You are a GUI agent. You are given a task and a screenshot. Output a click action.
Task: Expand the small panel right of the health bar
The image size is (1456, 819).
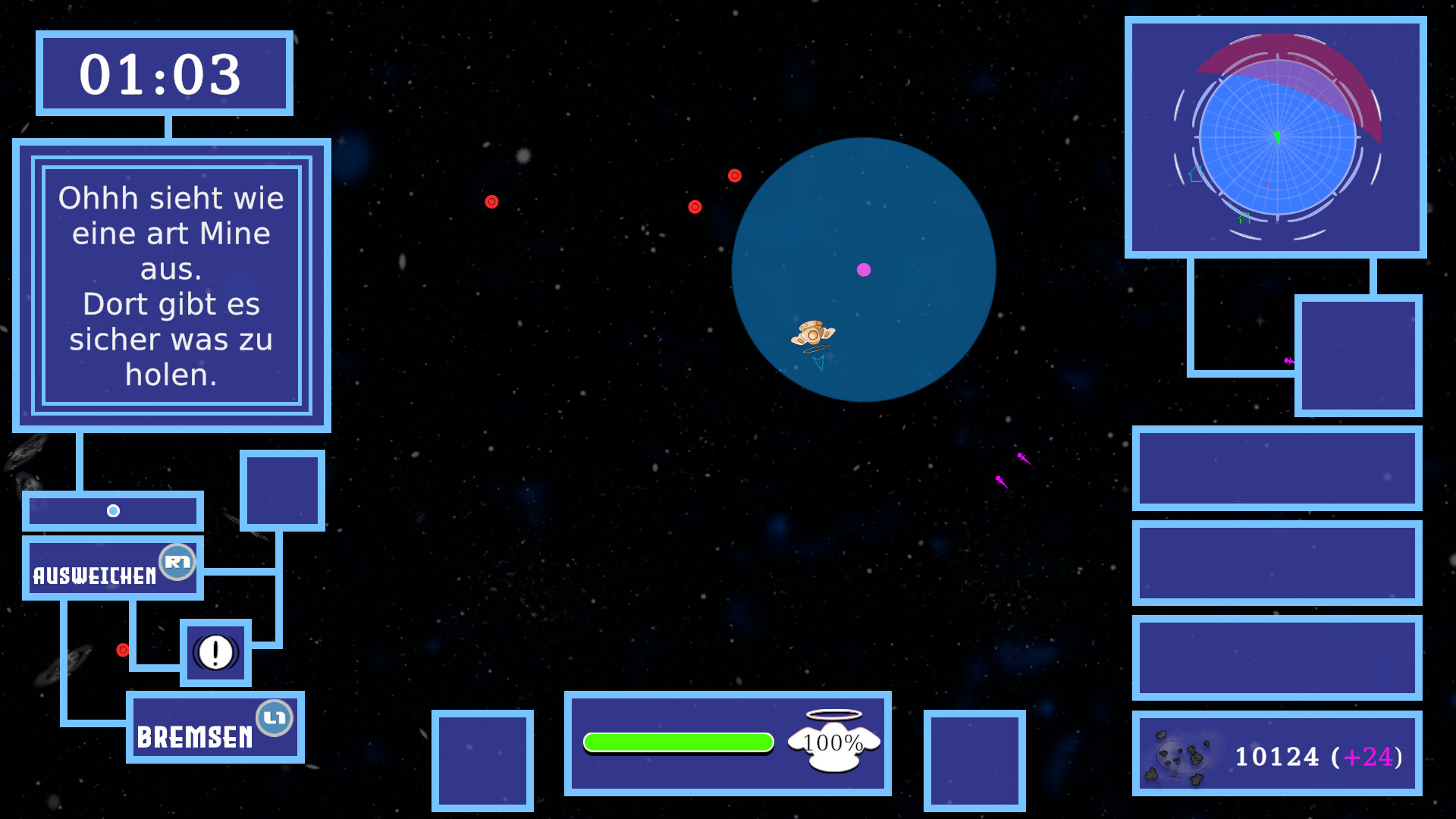pyautogui.click(x=974, y=759)
